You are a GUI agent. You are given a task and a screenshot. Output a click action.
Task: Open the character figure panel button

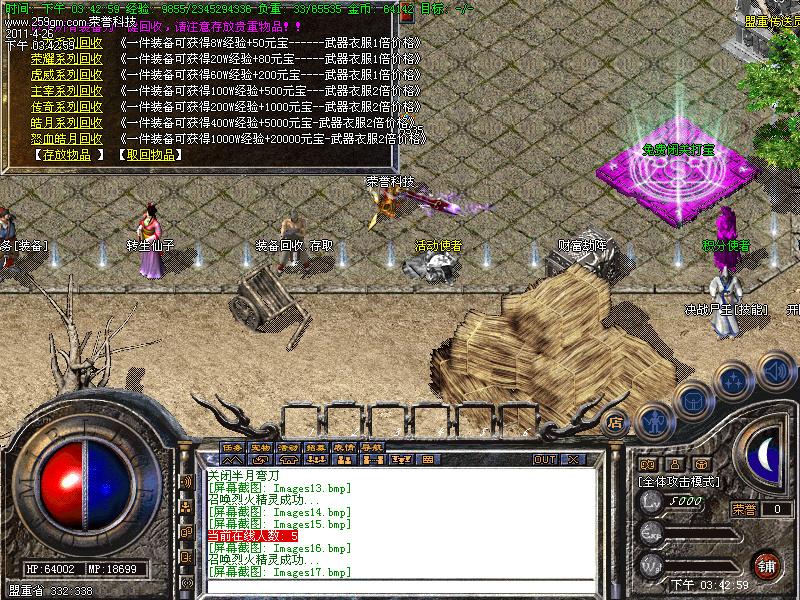[x=655, y=420]
